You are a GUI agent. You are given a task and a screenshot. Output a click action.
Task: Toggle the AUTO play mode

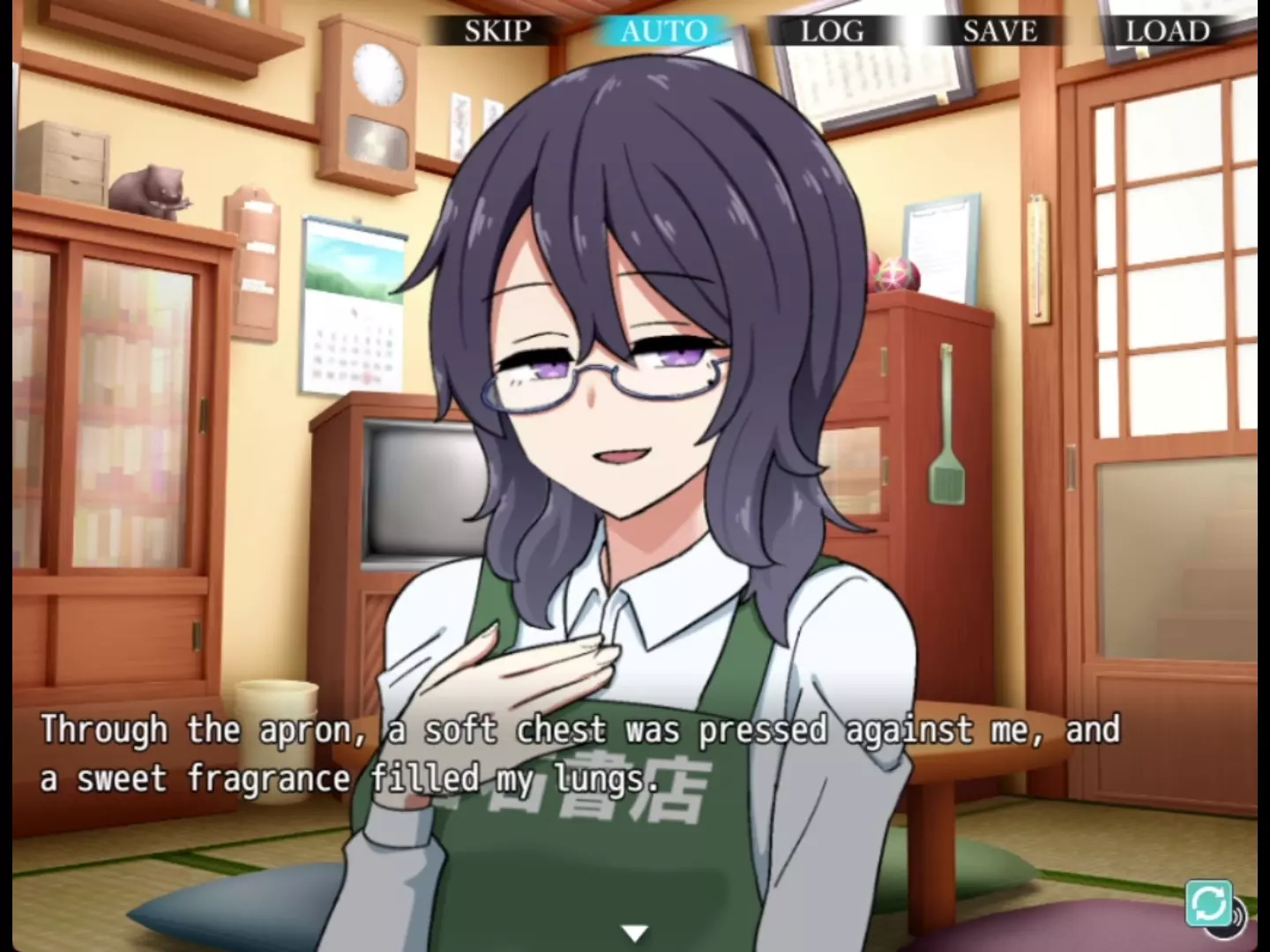[663, 31]
